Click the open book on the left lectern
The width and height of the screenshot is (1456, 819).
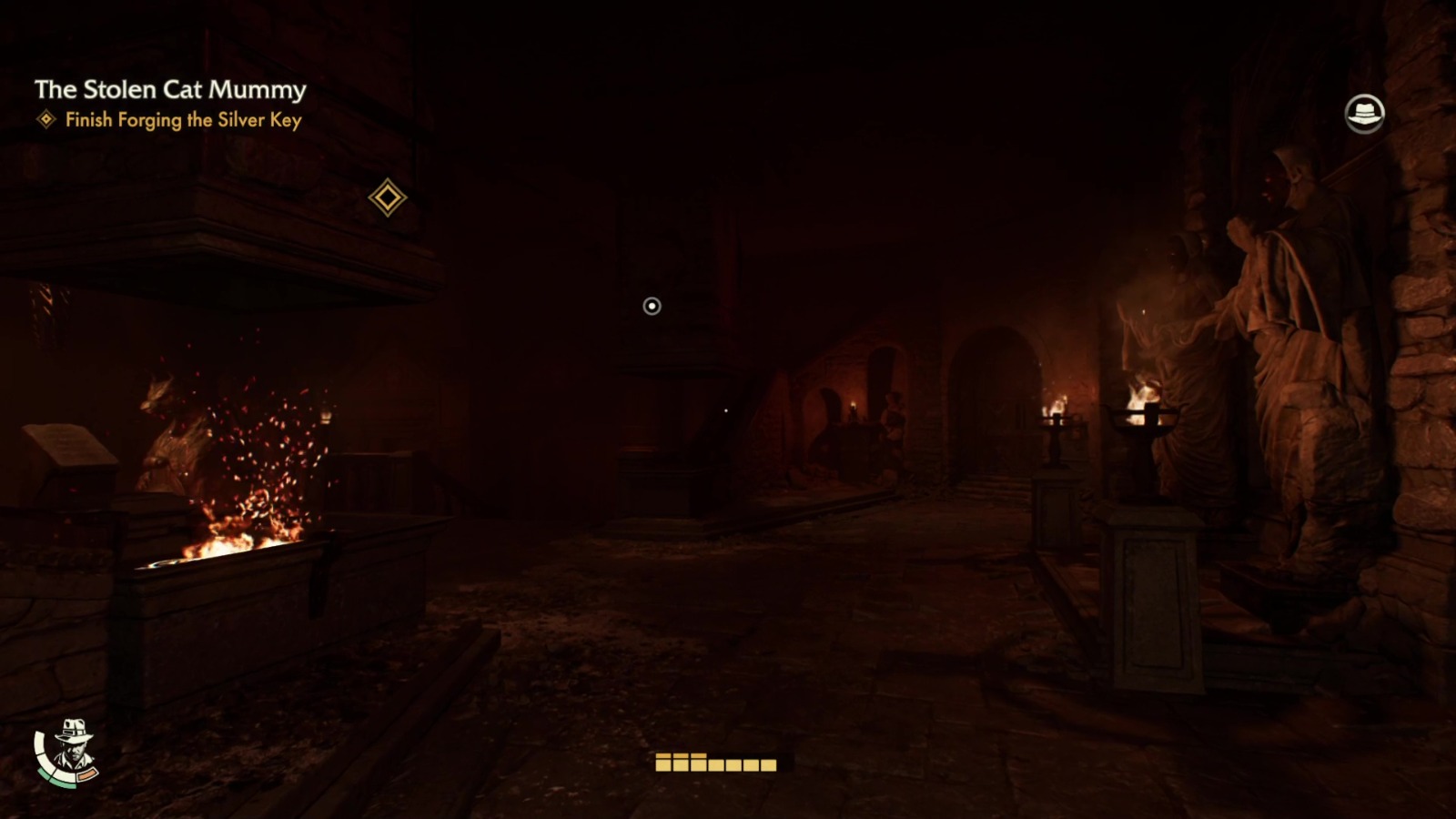click(71, 446)
